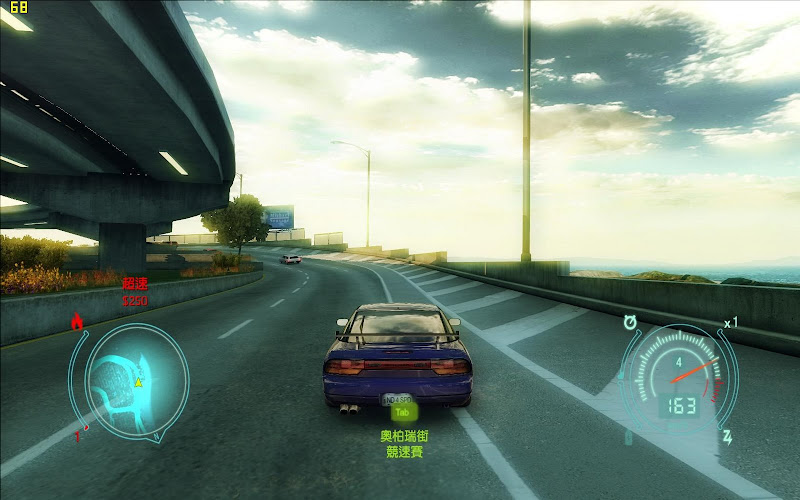This screenshot has width=800, height=500.
Task: Select the yellow player arrow on minimap
Action: pyautogui.click(x=139, y=381)
